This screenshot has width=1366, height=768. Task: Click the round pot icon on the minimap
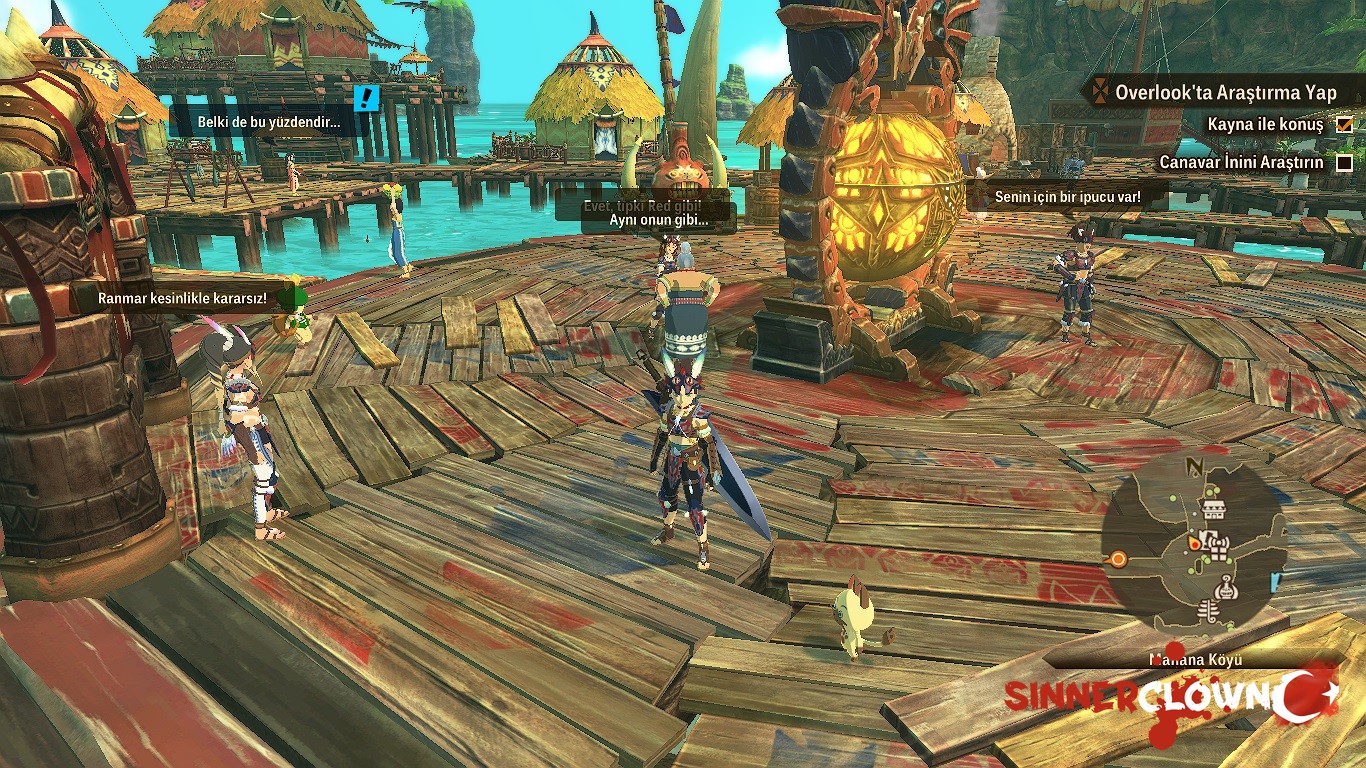coord(1226,588)
